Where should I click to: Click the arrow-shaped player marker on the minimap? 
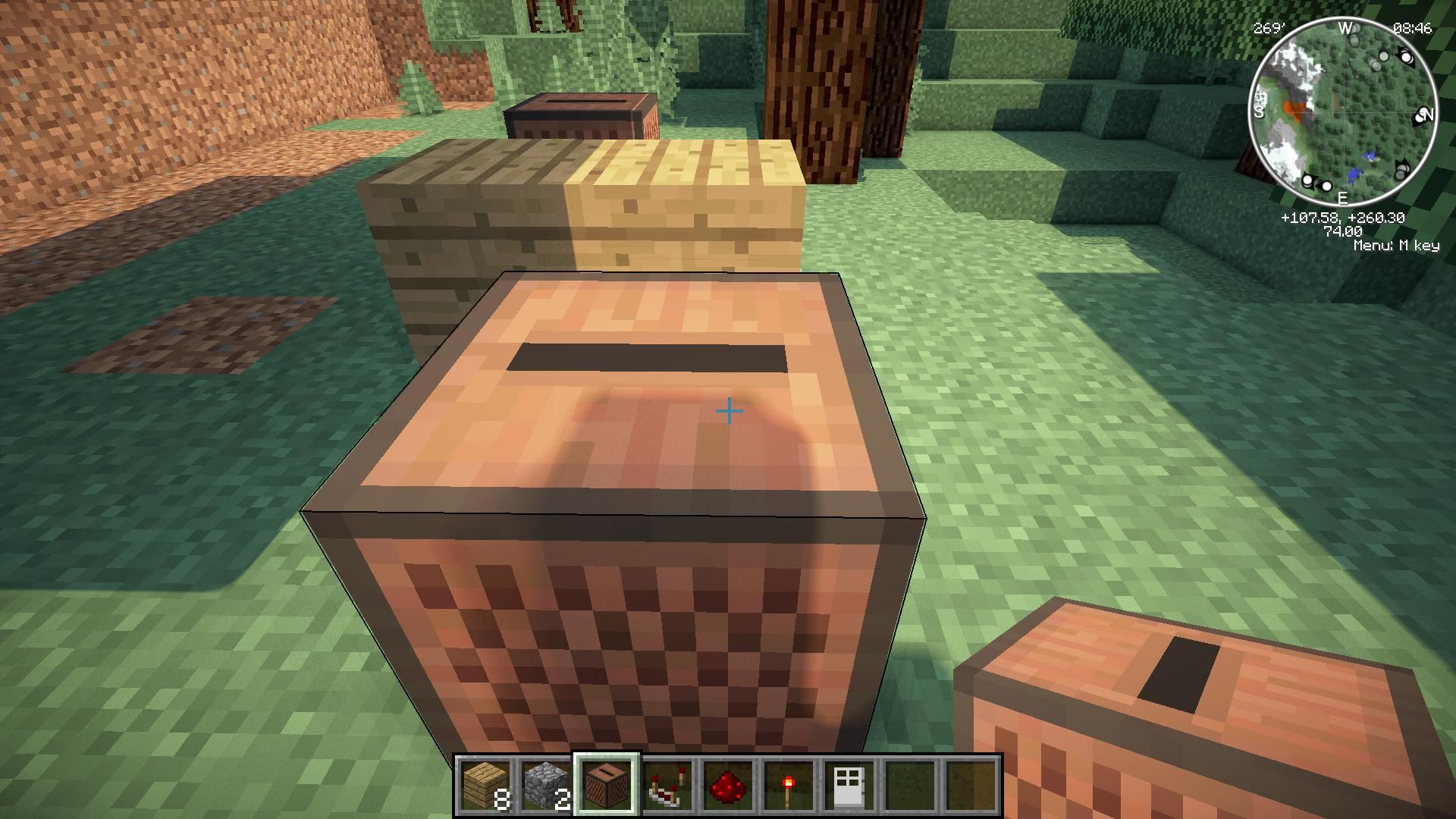tap(1406, 58)
